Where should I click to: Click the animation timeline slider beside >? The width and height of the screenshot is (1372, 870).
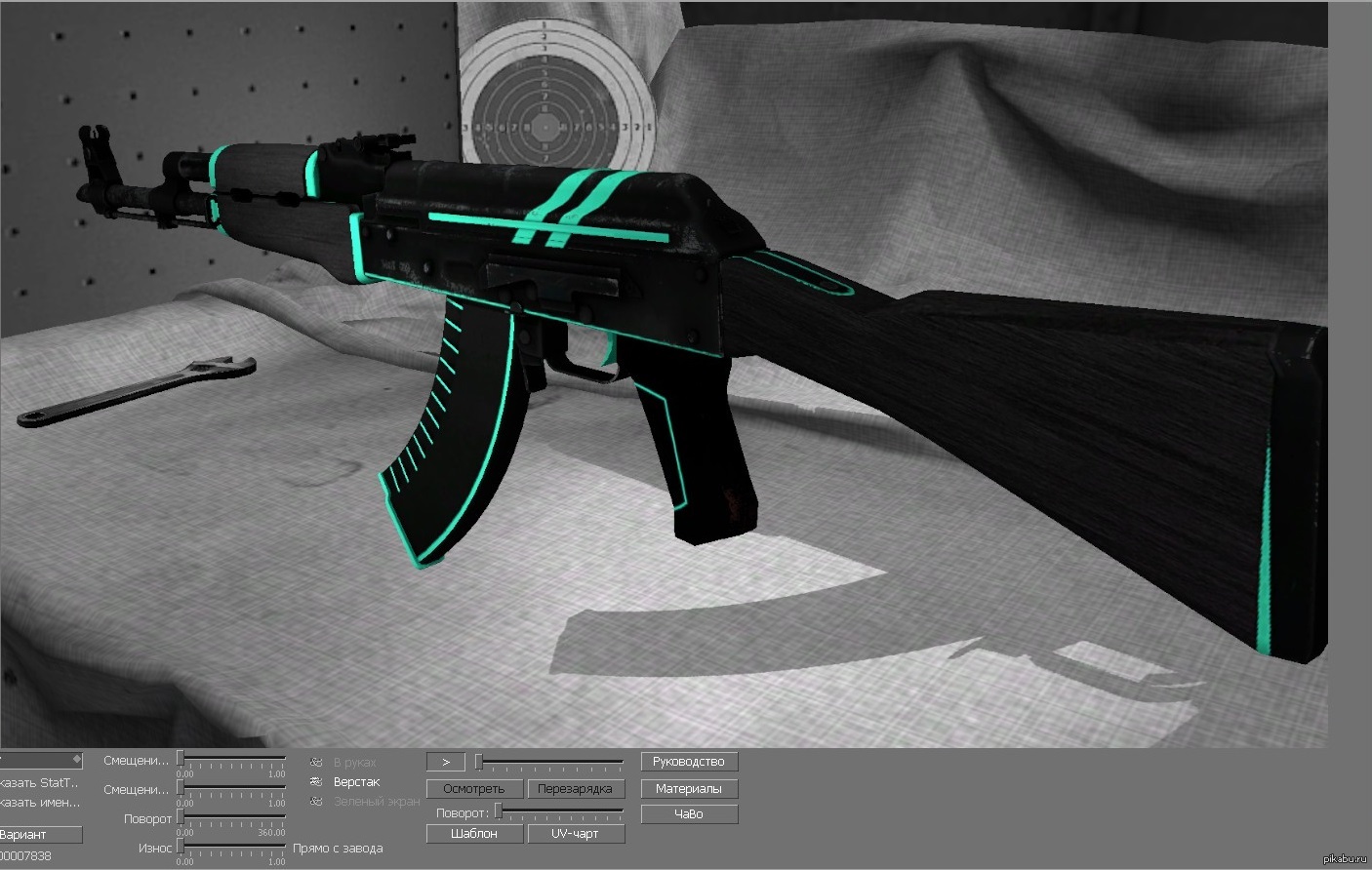coord(550,761)
